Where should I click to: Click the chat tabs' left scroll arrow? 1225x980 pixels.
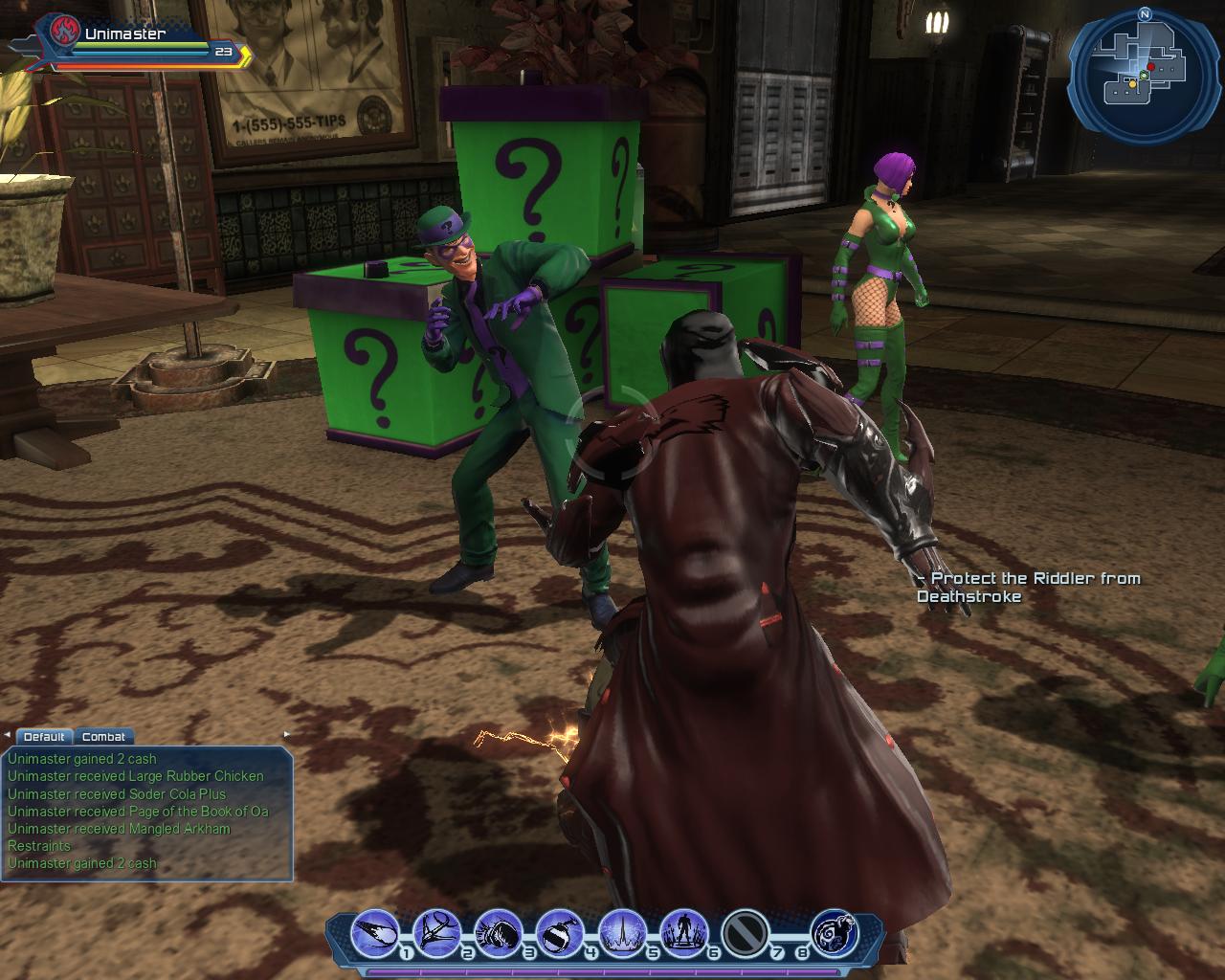point(8,735)
